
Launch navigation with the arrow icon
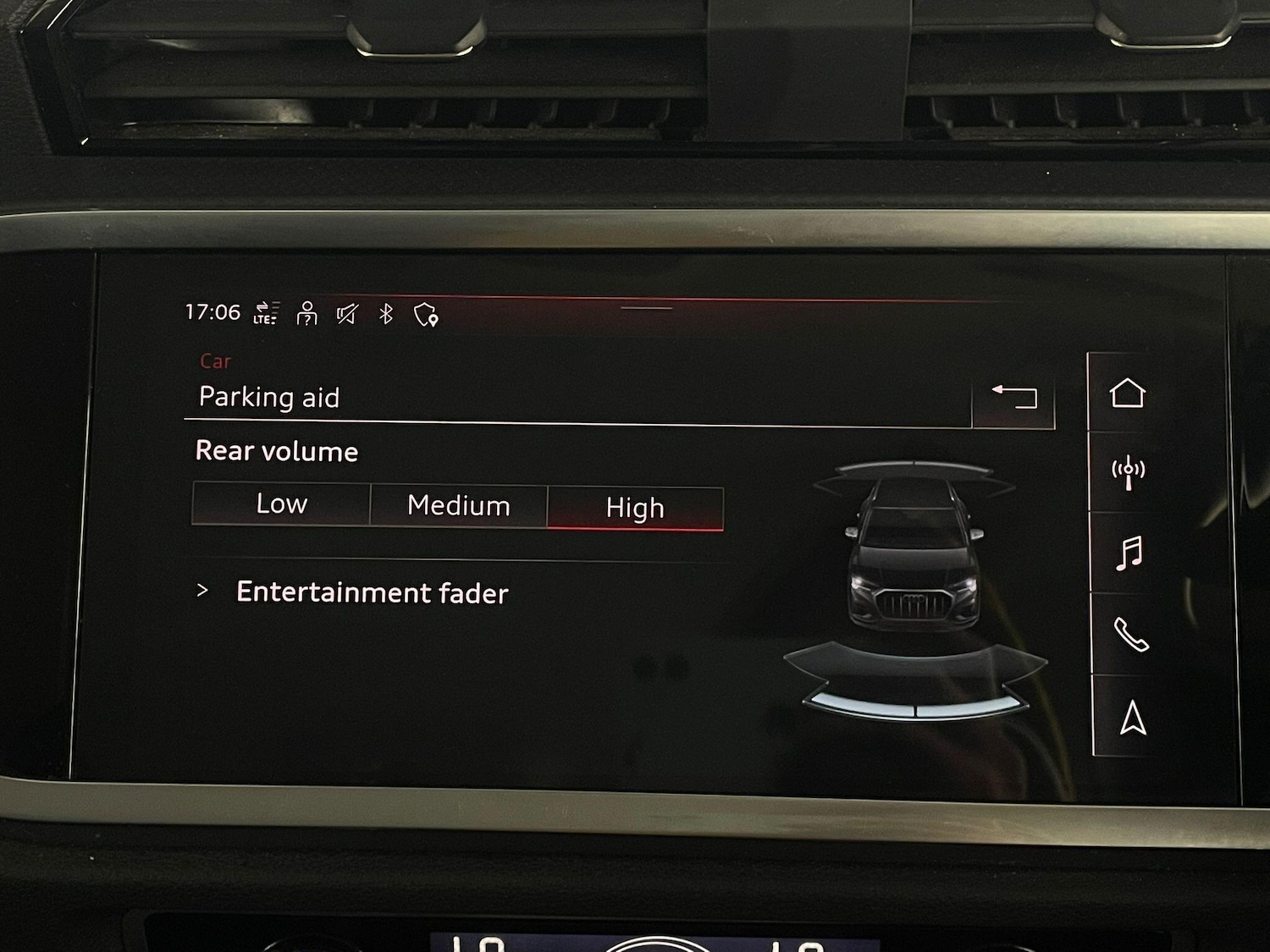tap(1133, 718)
